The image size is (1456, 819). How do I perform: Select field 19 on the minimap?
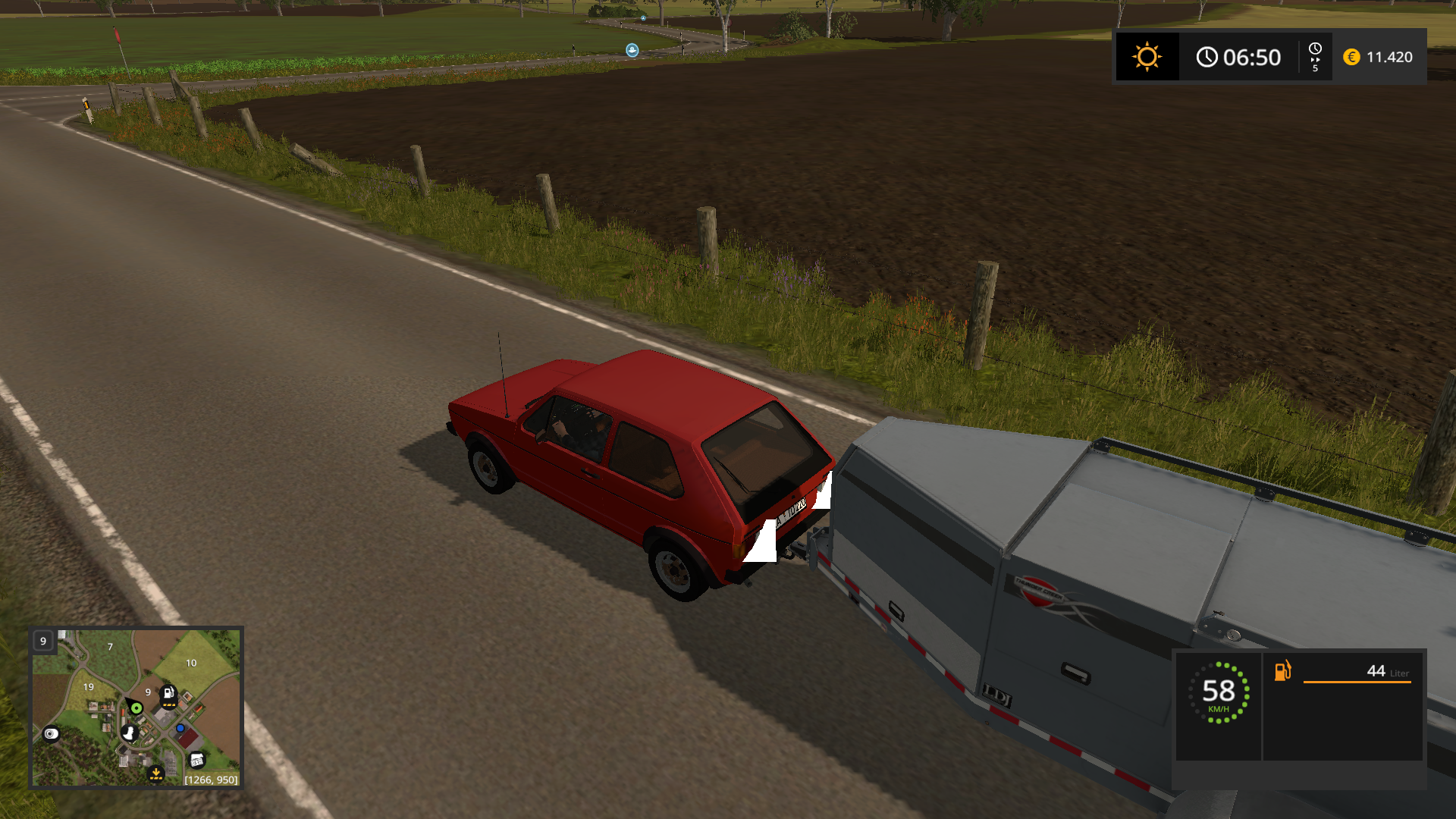tap(89, 687)
